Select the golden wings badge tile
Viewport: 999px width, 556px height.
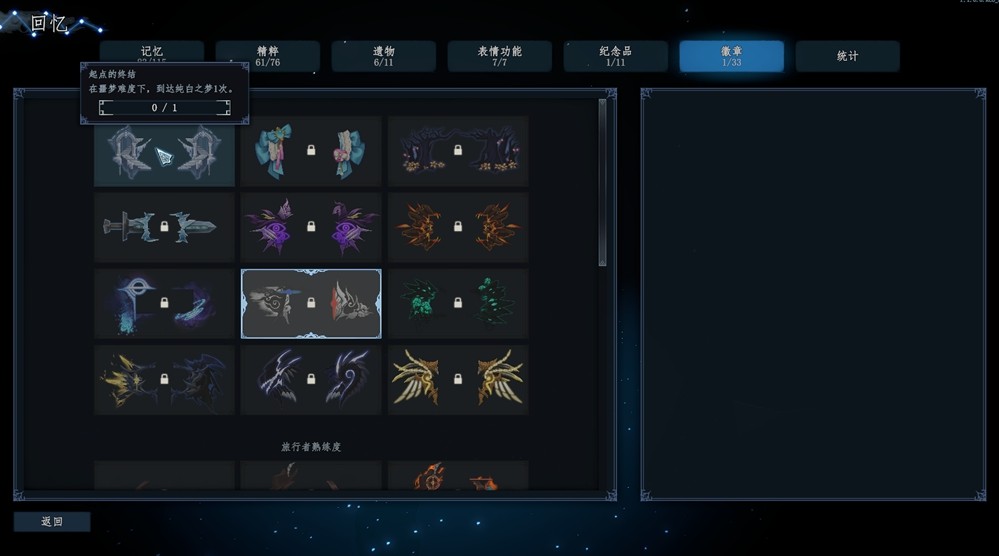458,379
